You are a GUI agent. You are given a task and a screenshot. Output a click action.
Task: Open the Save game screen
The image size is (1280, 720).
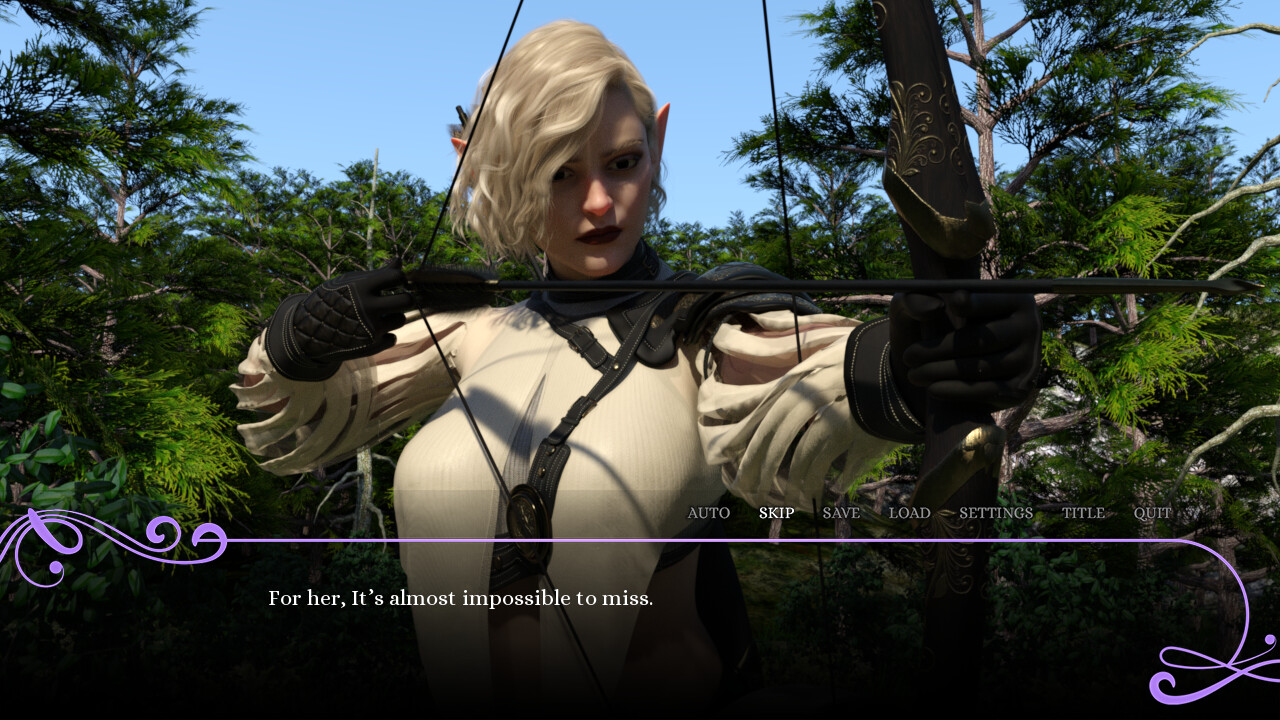840,513
